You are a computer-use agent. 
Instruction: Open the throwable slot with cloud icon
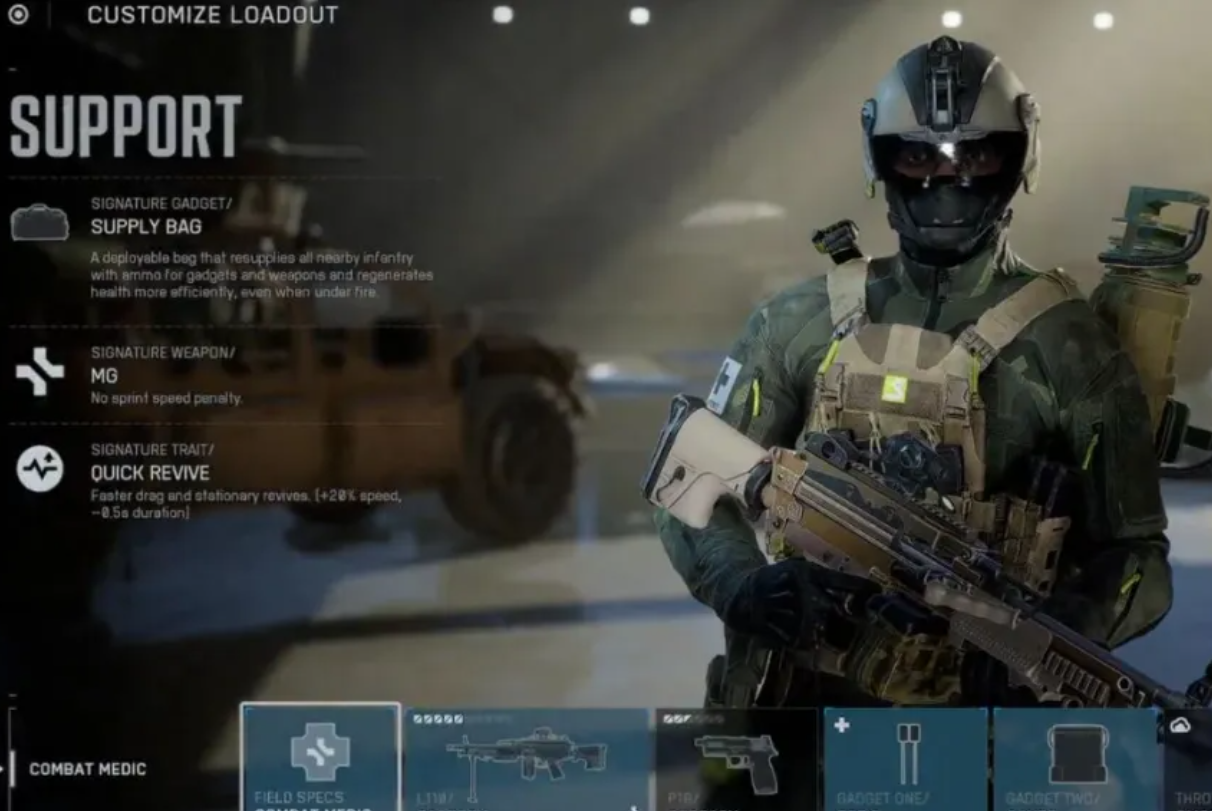tap(1189, 759)
